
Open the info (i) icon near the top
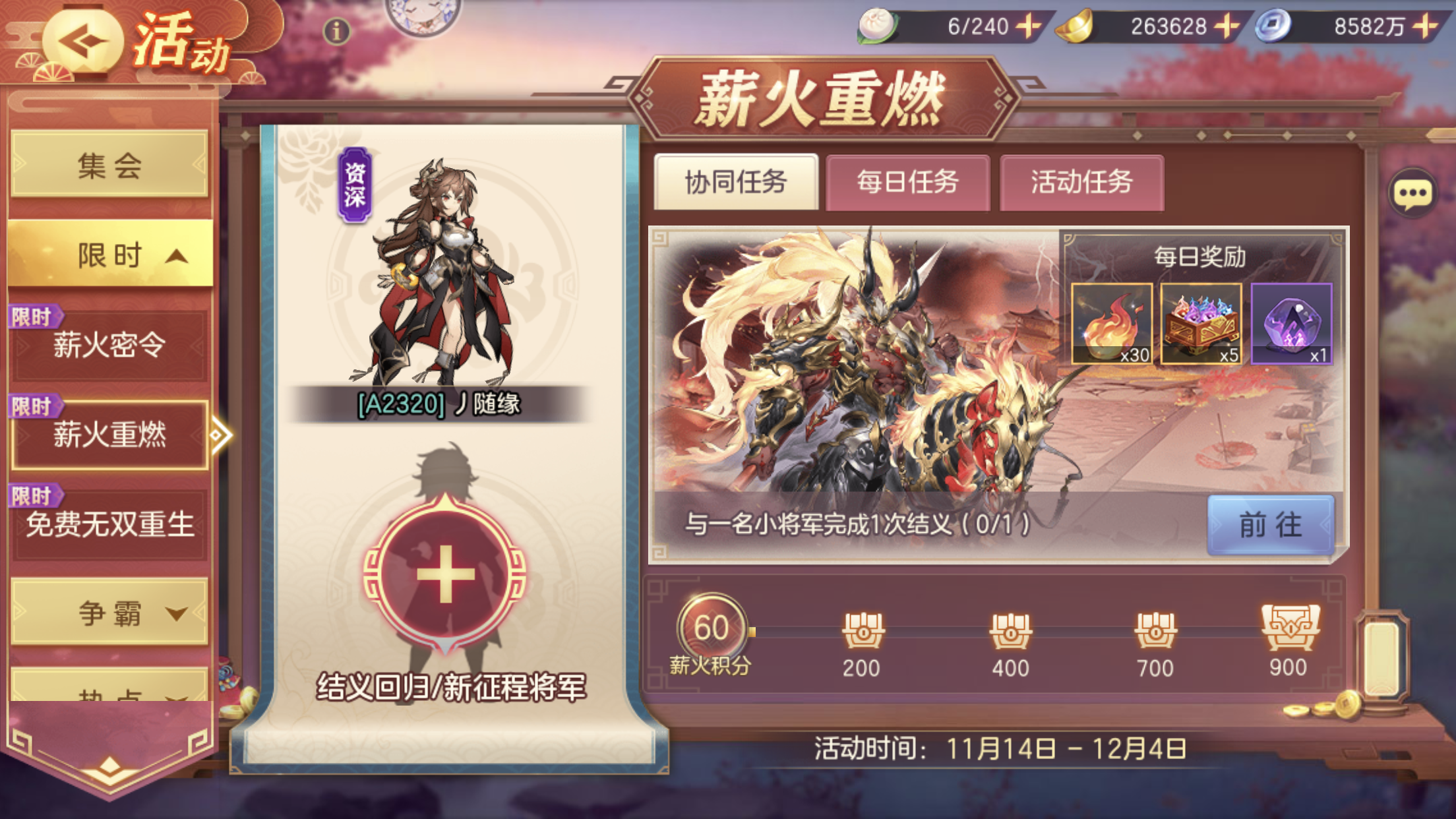coord(338,31)
